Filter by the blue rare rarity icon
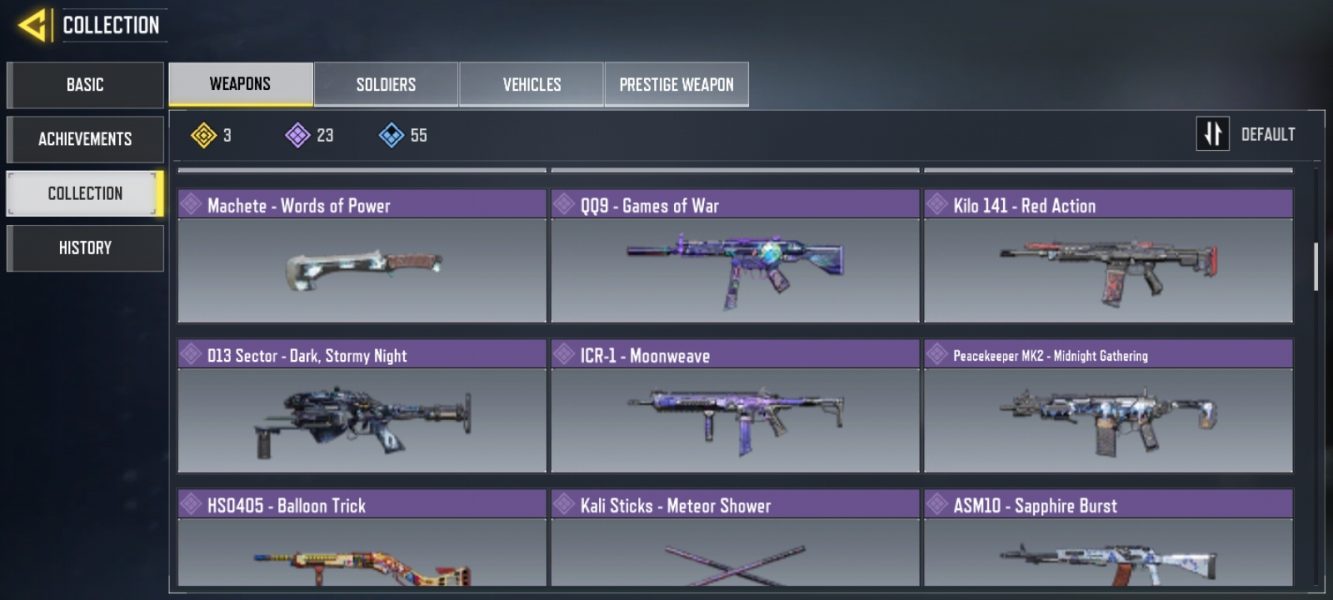The image size is (1333, 600). pyautogui.click(x=392, y=135)
